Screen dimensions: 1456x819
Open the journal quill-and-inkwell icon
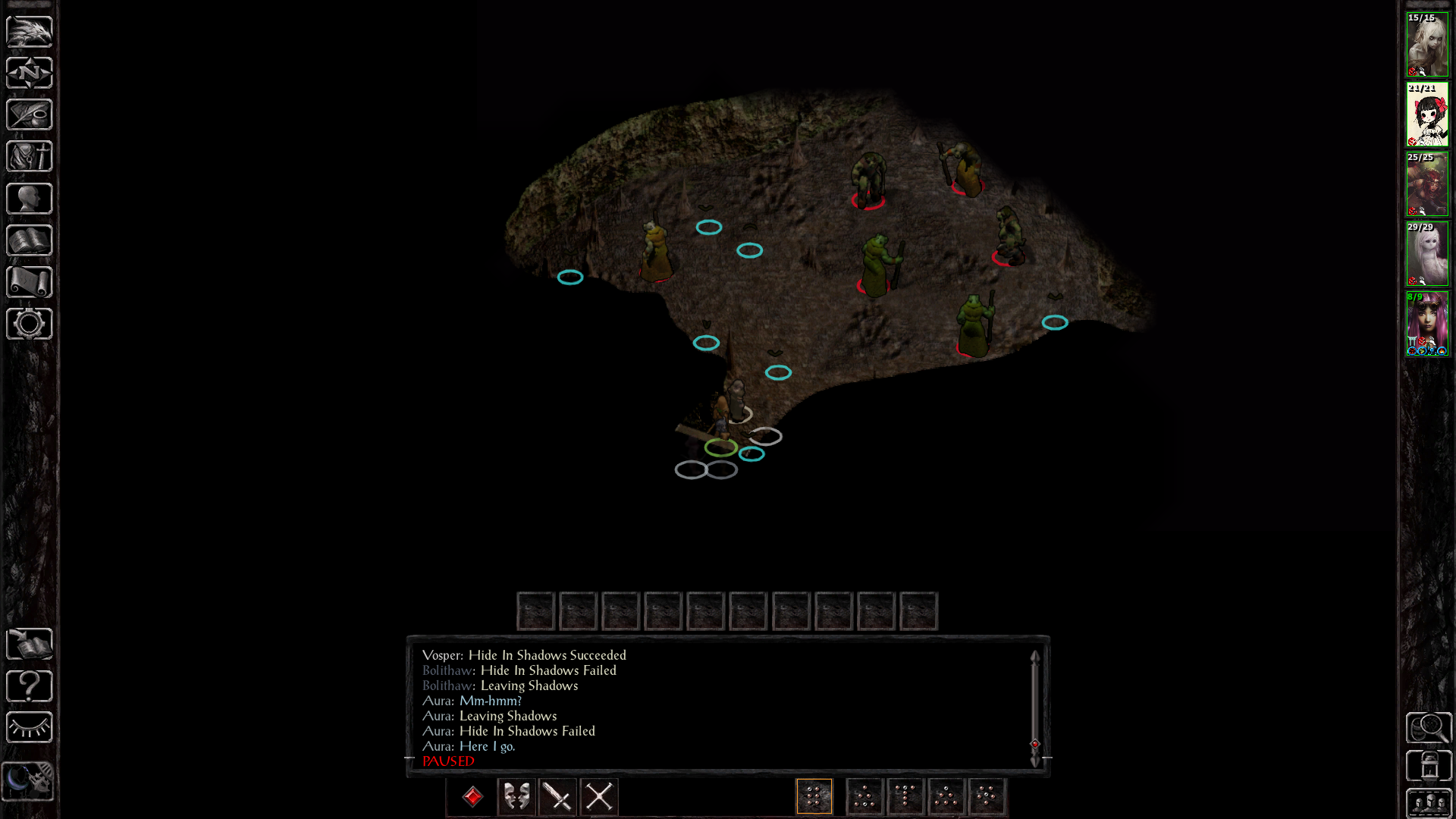tap(30, 115)
